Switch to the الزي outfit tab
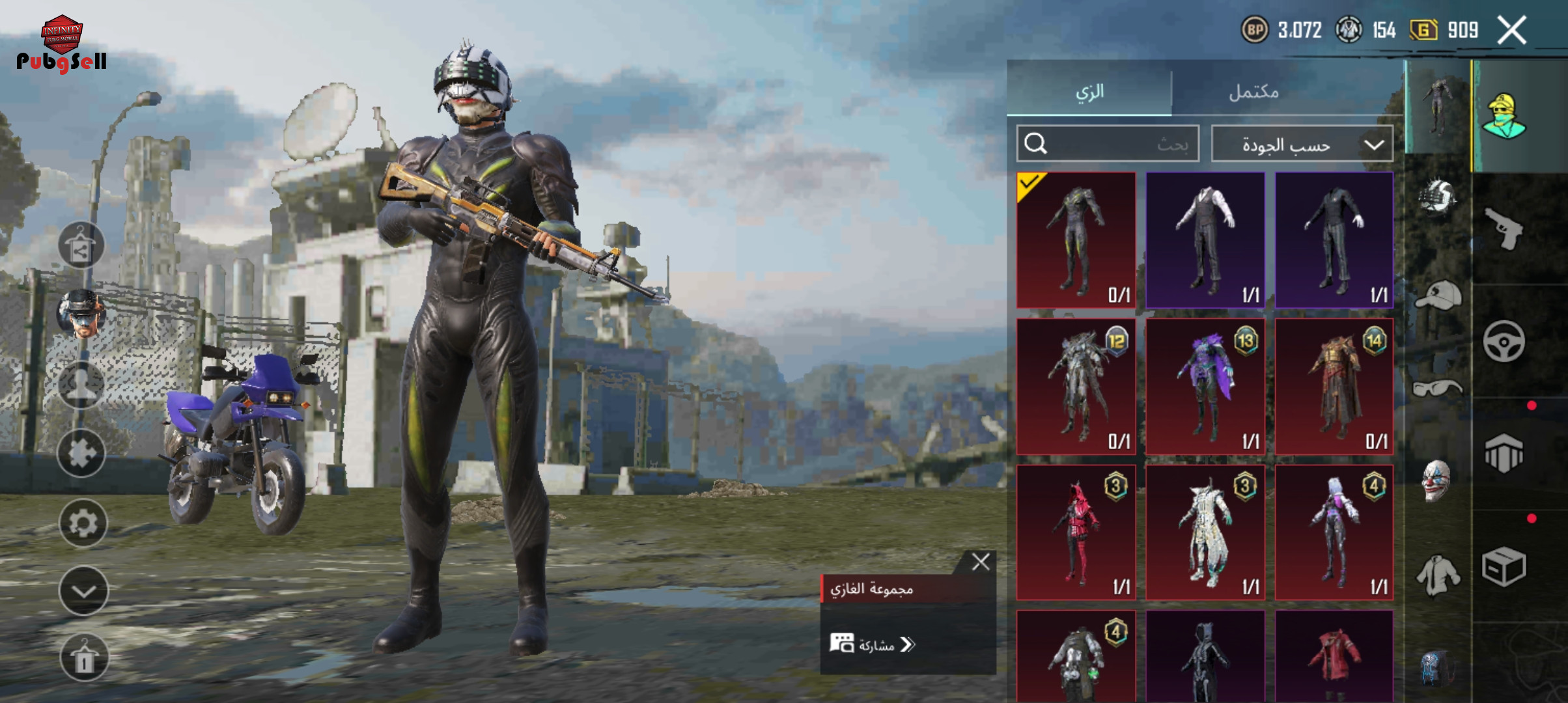Image resolution: width=1568 pixels, height=703 pixels. (1089, 90)
